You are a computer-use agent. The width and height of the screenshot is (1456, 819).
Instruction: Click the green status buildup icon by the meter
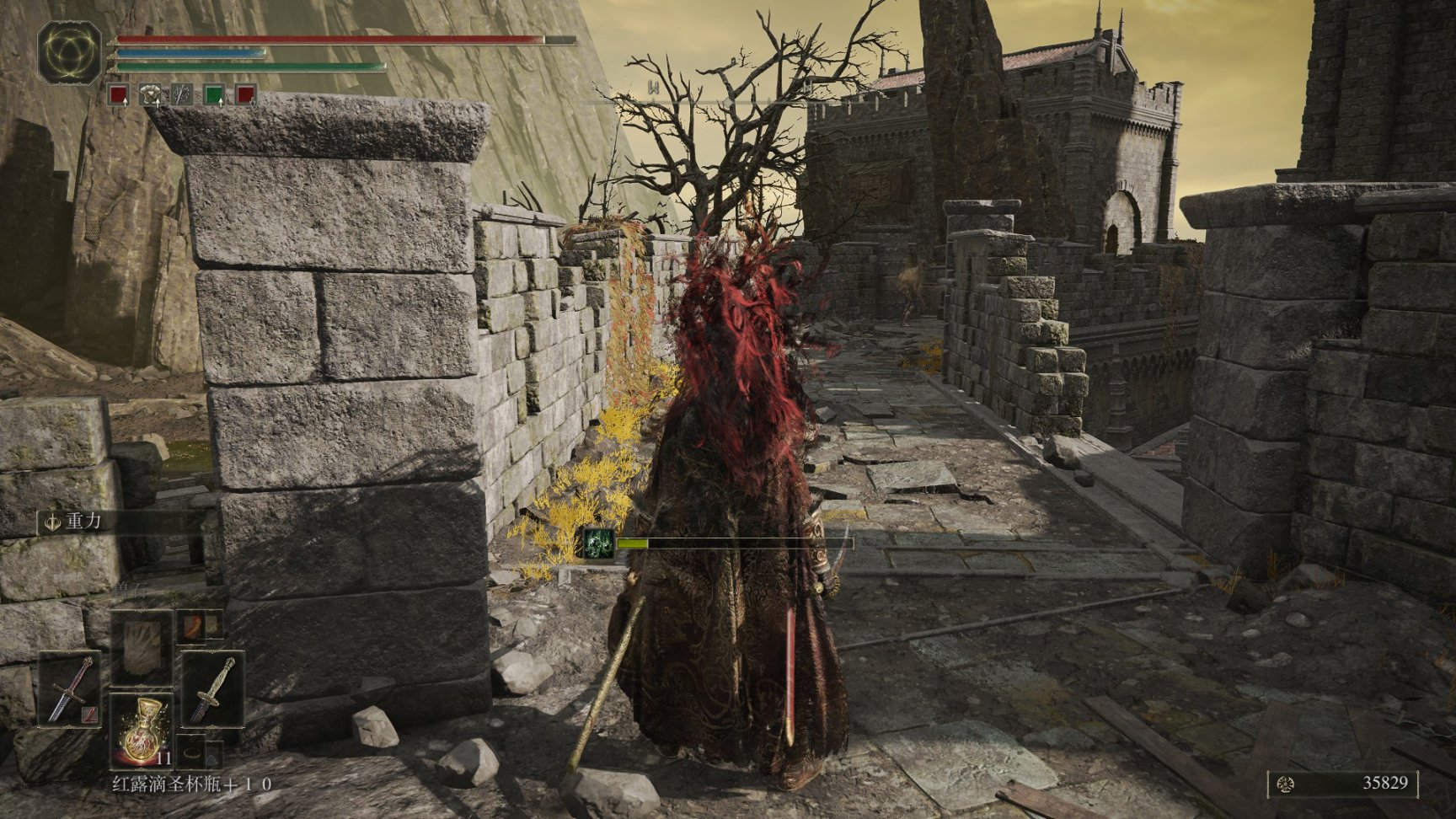coord(599,543)
